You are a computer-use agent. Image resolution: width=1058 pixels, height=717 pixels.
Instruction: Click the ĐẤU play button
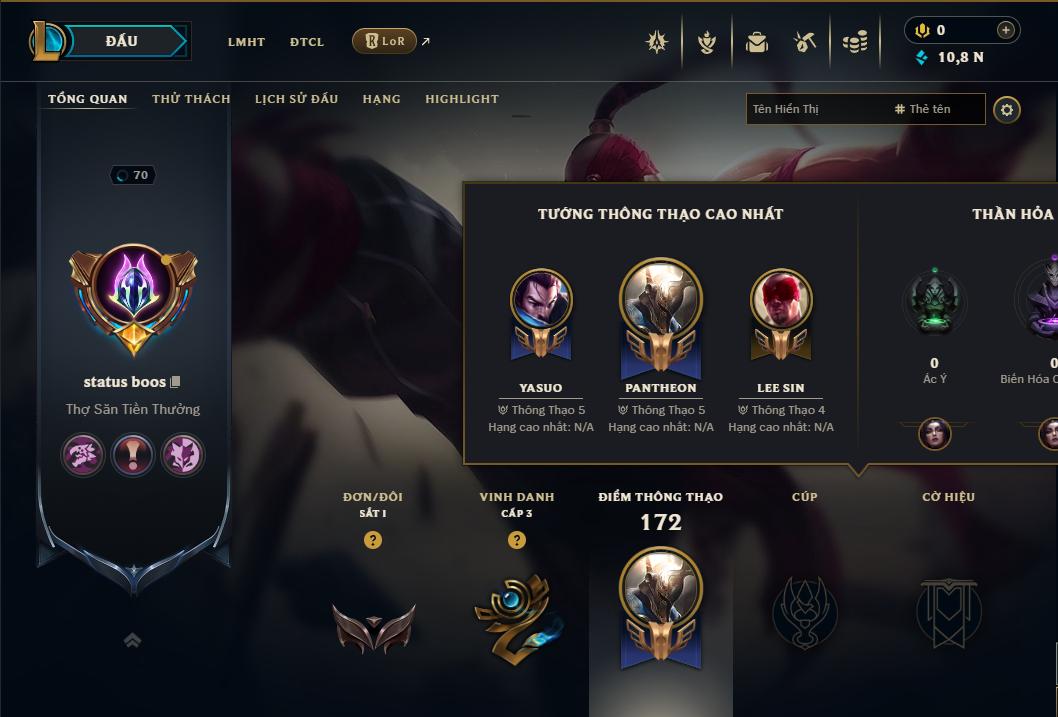coord(121,41)
